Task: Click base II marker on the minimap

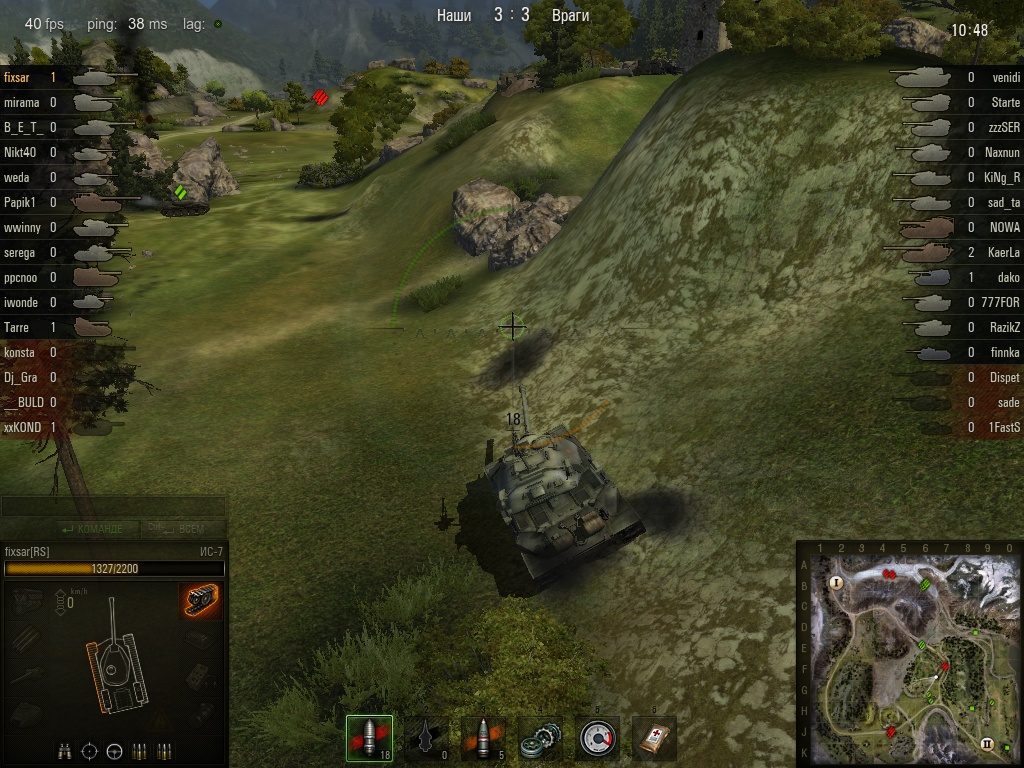Action: point(987,744)
